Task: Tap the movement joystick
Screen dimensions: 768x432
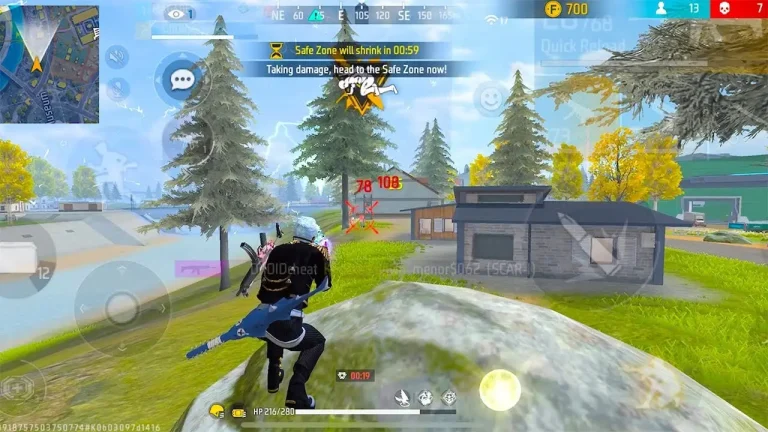Action: pyautogui.click(x=122, y=306)
